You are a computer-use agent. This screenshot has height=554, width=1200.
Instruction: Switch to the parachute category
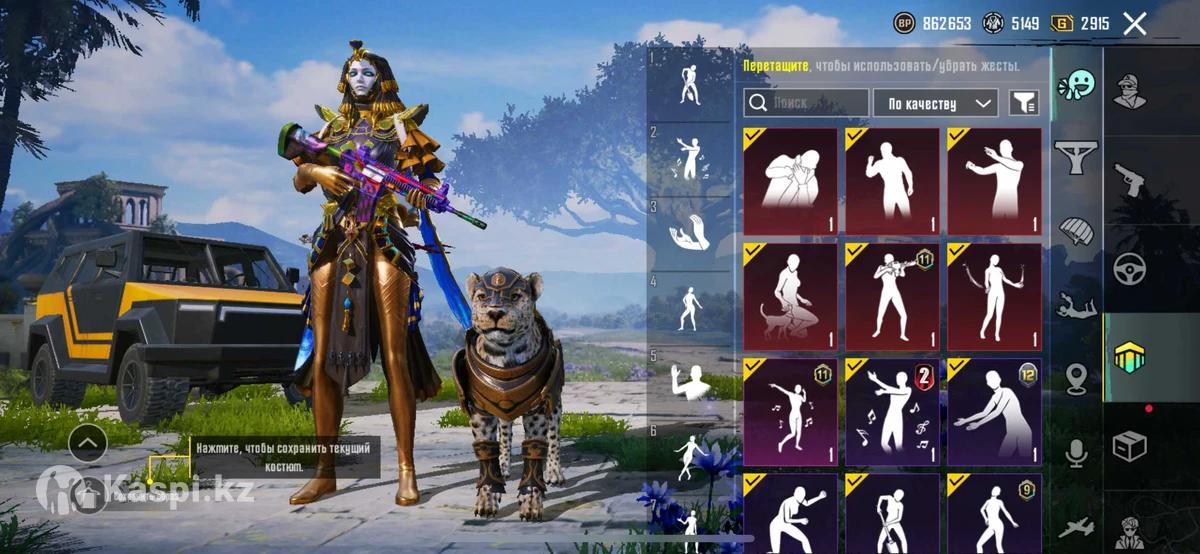coord(1077,231)
